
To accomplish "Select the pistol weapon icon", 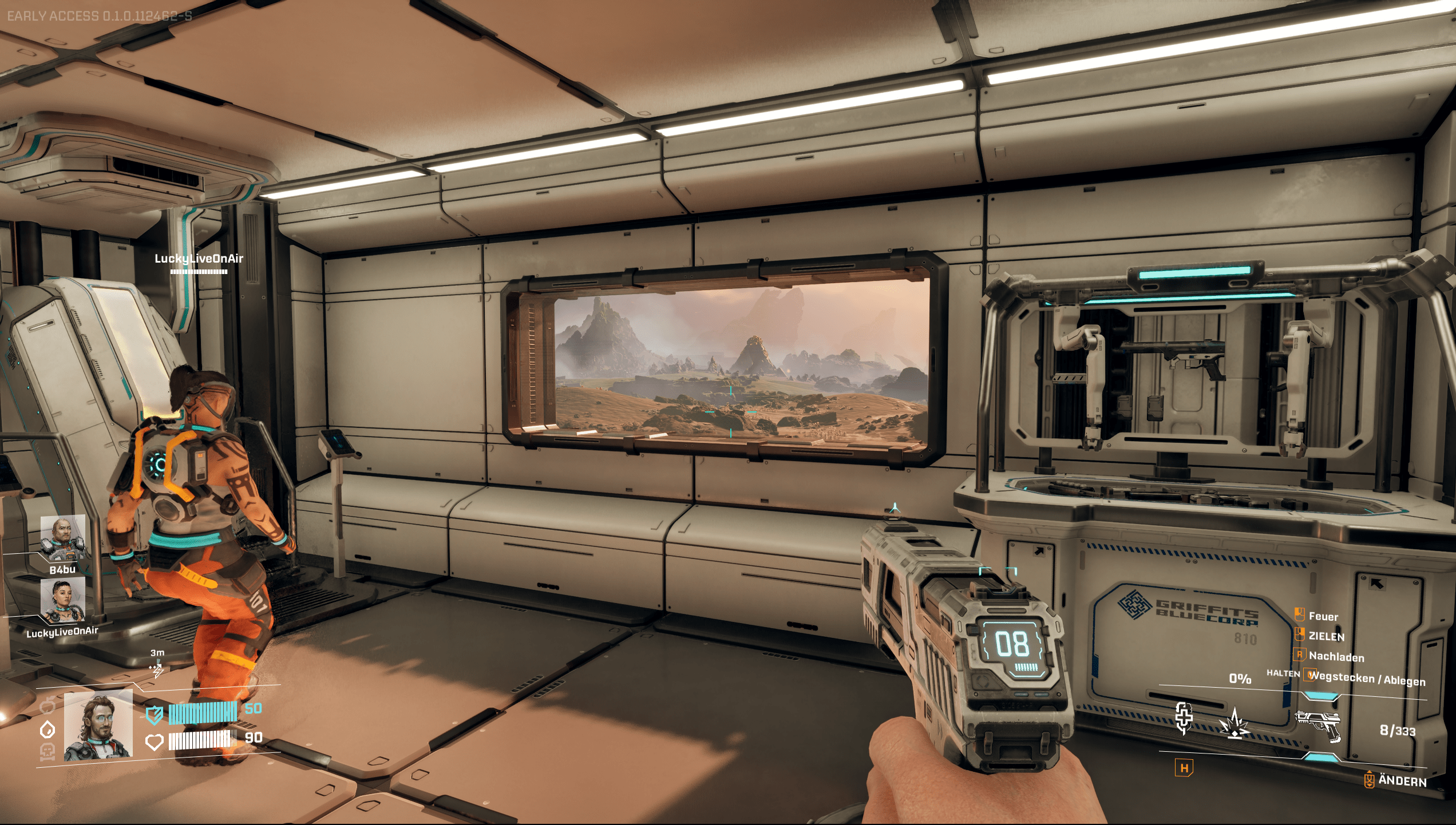I will pyautogui.click(x=1317, y=725).
